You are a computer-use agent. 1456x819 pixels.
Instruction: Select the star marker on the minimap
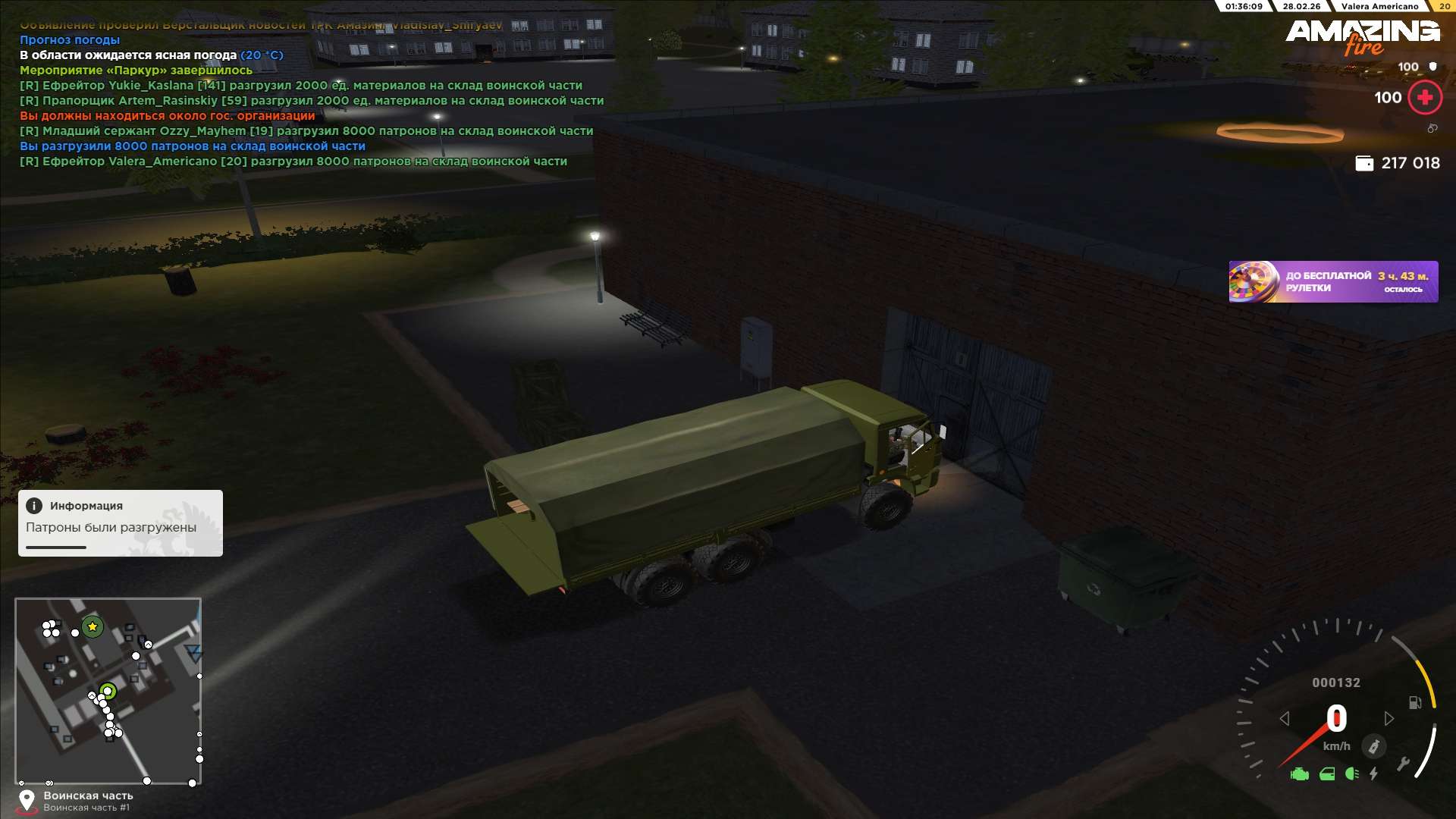(93, 626)
